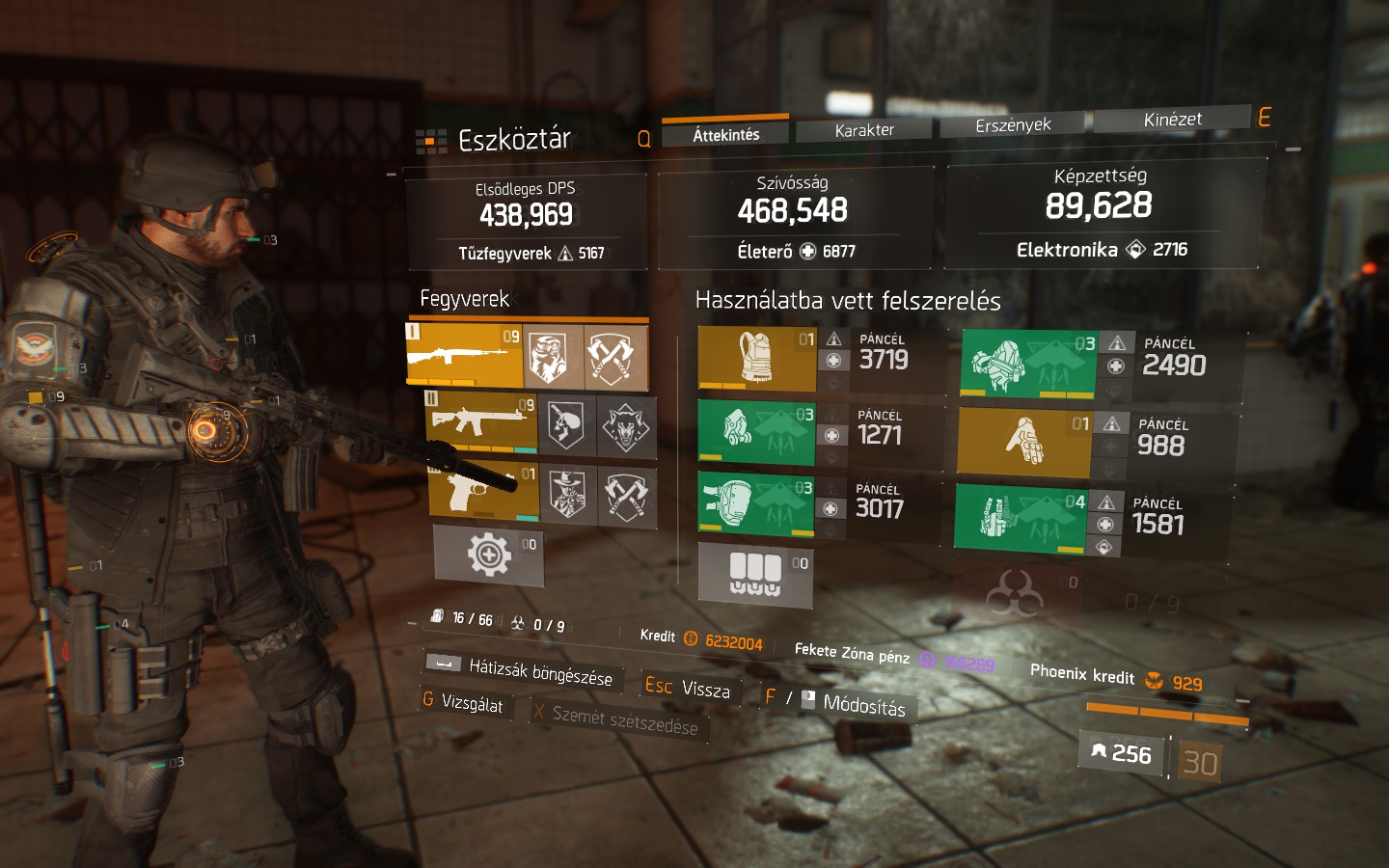The image size is (1389, 868).
Task: Select the knee pads slot with armor 3017
Action: tap(755, 502)
